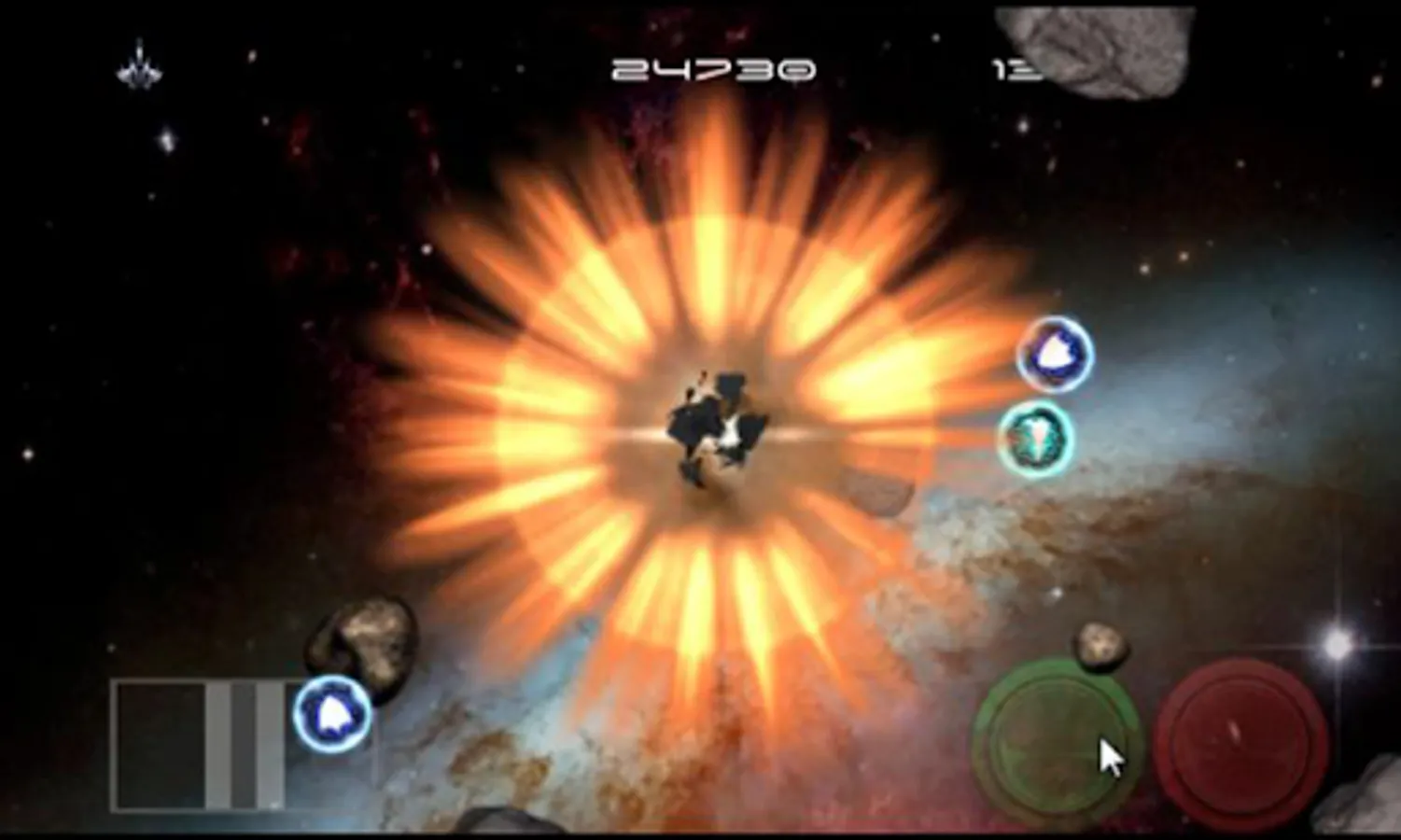This screenshot has width=1401, height=840.
Task: Collect the teal rocket power-up orb
Action: [1038, 439]
